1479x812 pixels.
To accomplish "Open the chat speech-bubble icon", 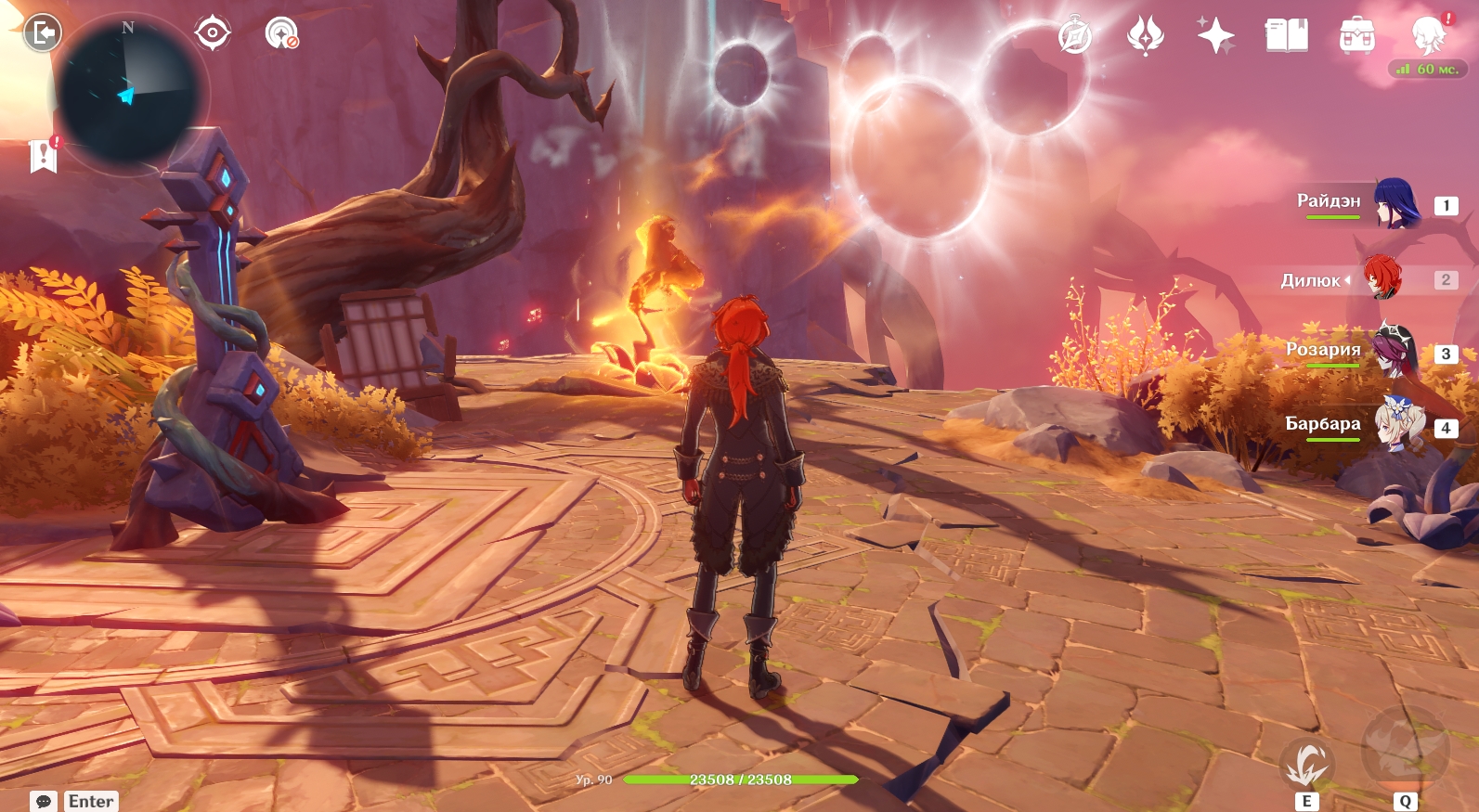I will point(44,801).
